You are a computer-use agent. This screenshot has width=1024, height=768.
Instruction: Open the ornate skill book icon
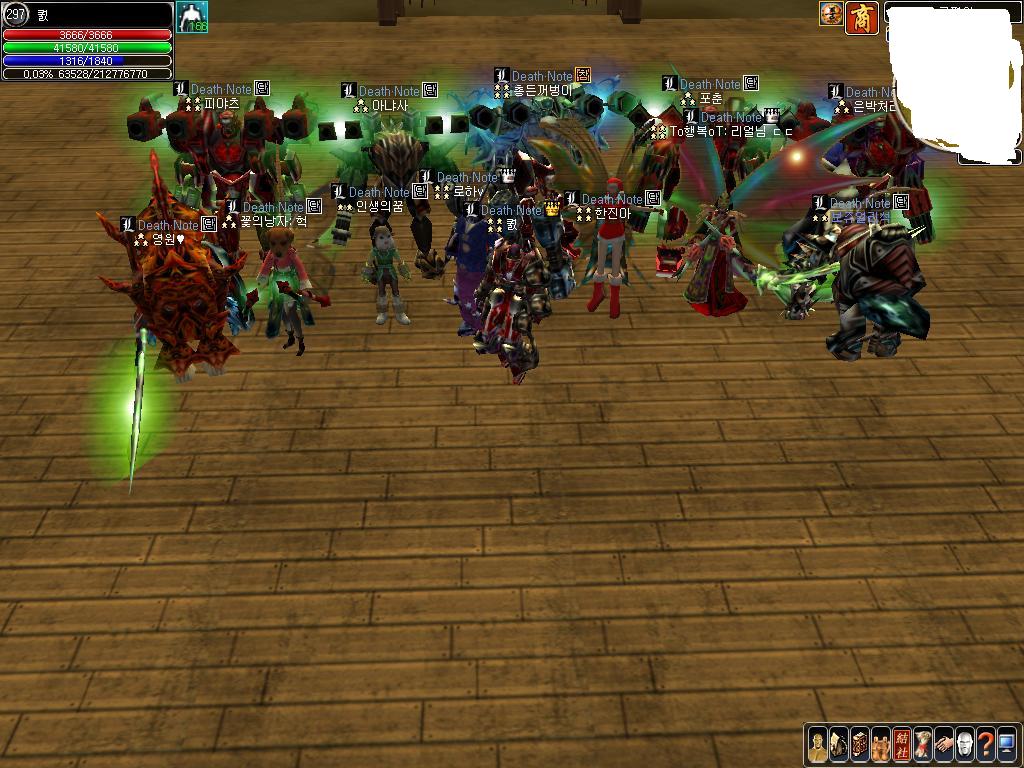click(x=860, y=744)
